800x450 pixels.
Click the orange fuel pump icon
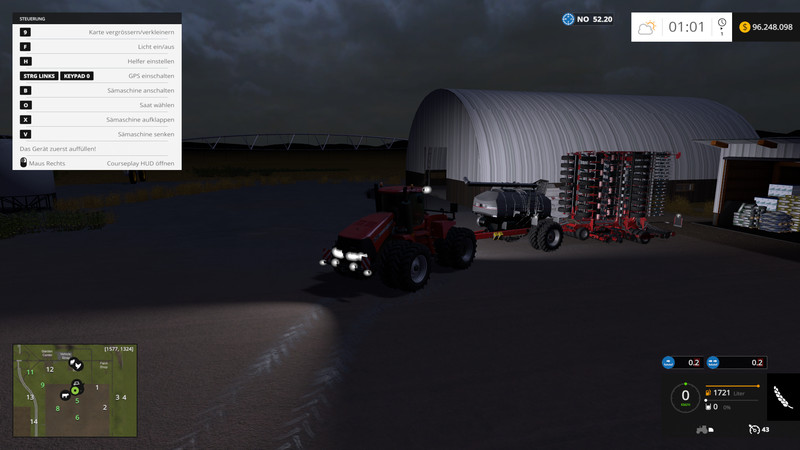point(709,392)
